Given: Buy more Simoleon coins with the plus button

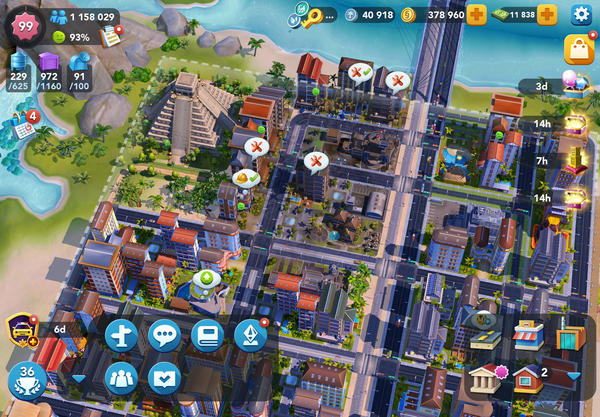Looking at the screenshot, I should (477, 15).
